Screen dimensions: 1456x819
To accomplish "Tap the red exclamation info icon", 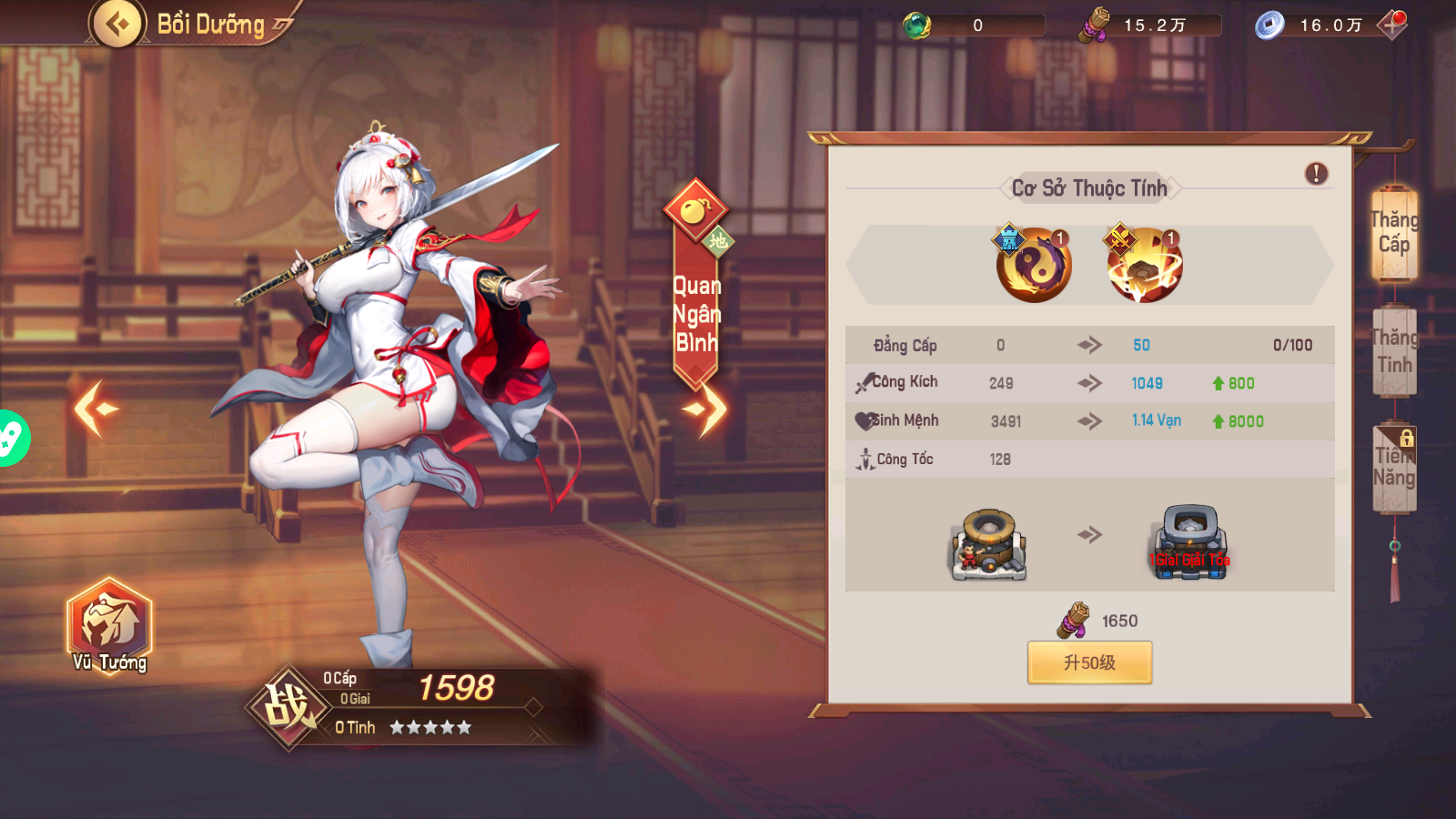I will pos(1316,174).
